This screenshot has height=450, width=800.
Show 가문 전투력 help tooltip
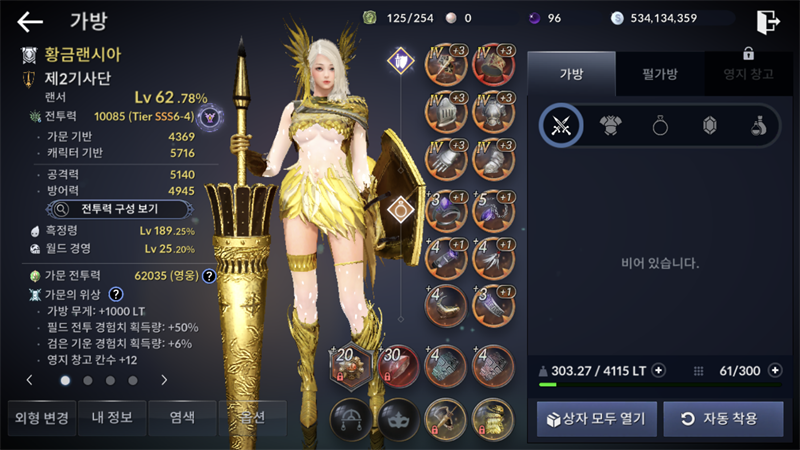[x=209, y=275]
